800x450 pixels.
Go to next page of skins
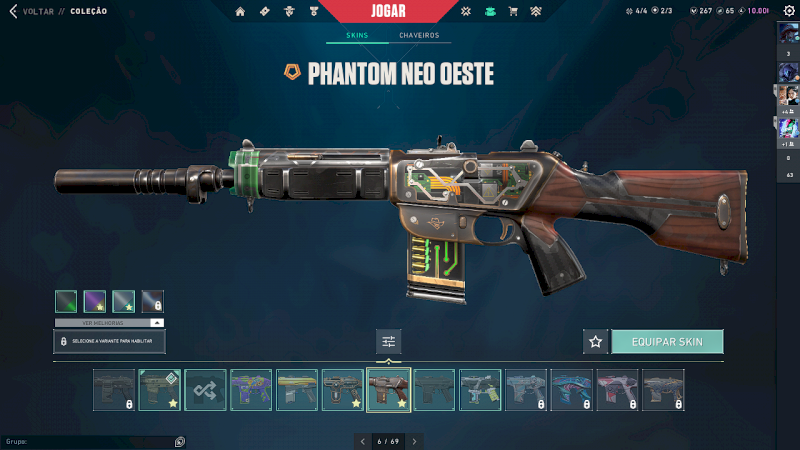tap(414, 440)
